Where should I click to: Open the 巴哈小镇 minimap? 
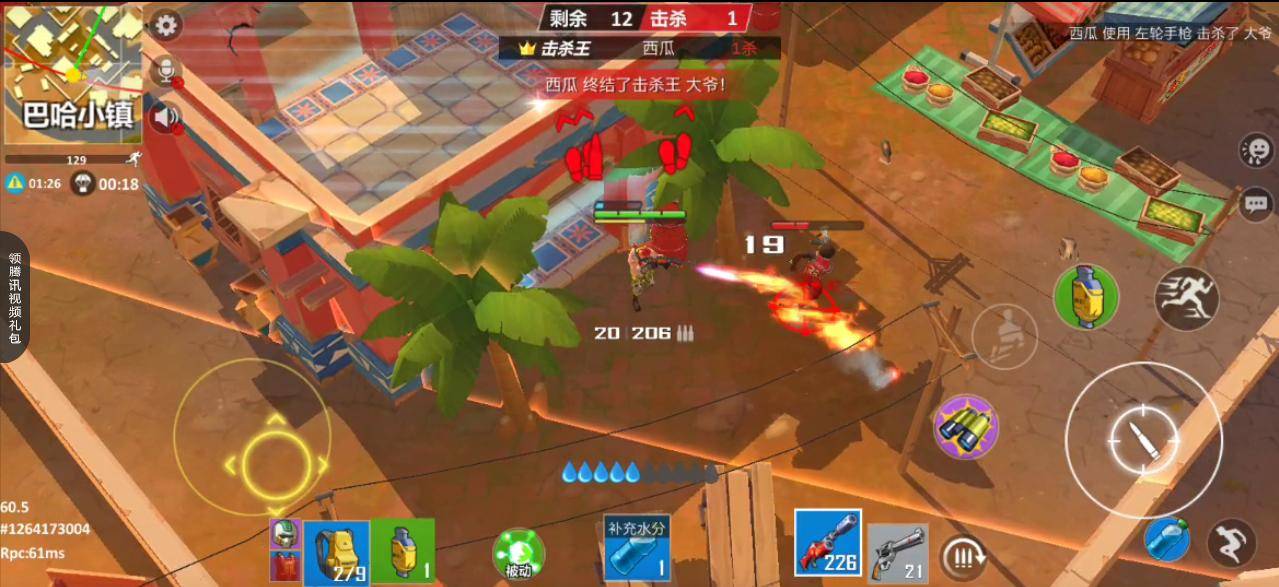70,72
